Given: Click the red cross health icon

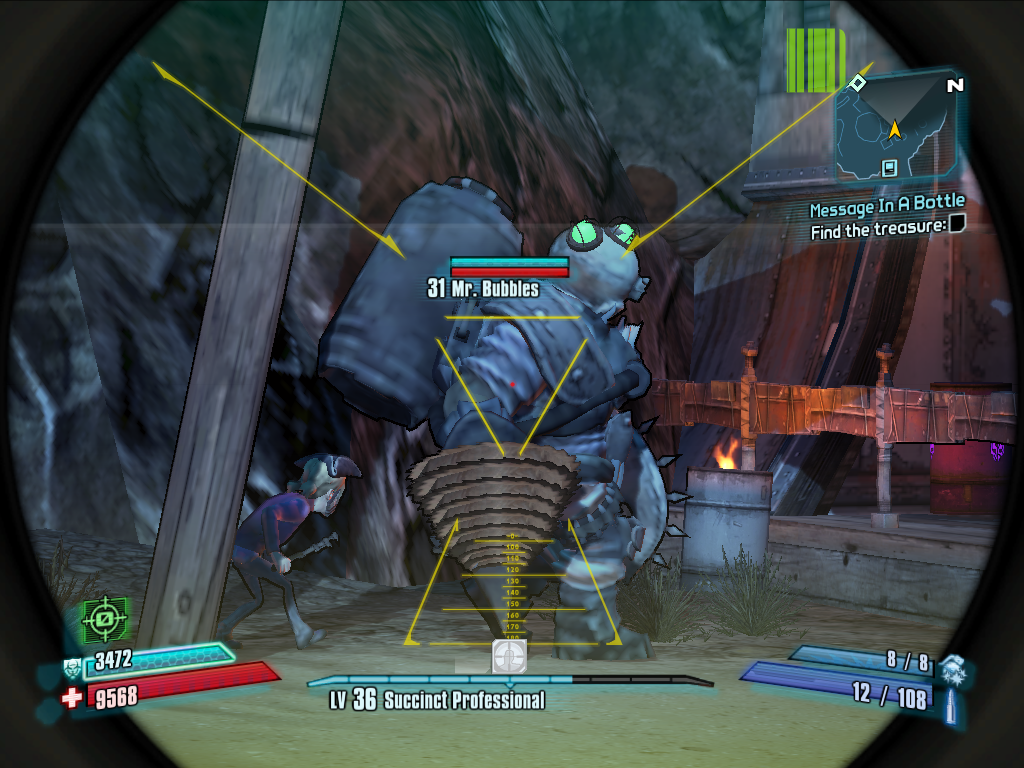Looking at the screenshot, I should click(x=71, y=697).
